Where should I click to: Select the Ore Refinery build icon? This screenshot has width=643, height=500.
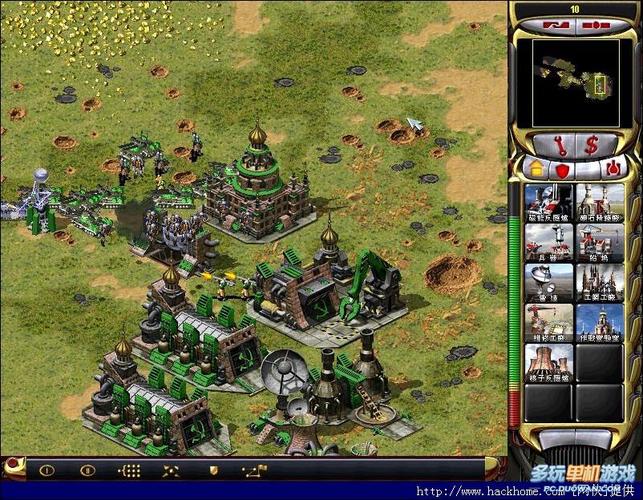pyautogui.click(x=600, y=203)
